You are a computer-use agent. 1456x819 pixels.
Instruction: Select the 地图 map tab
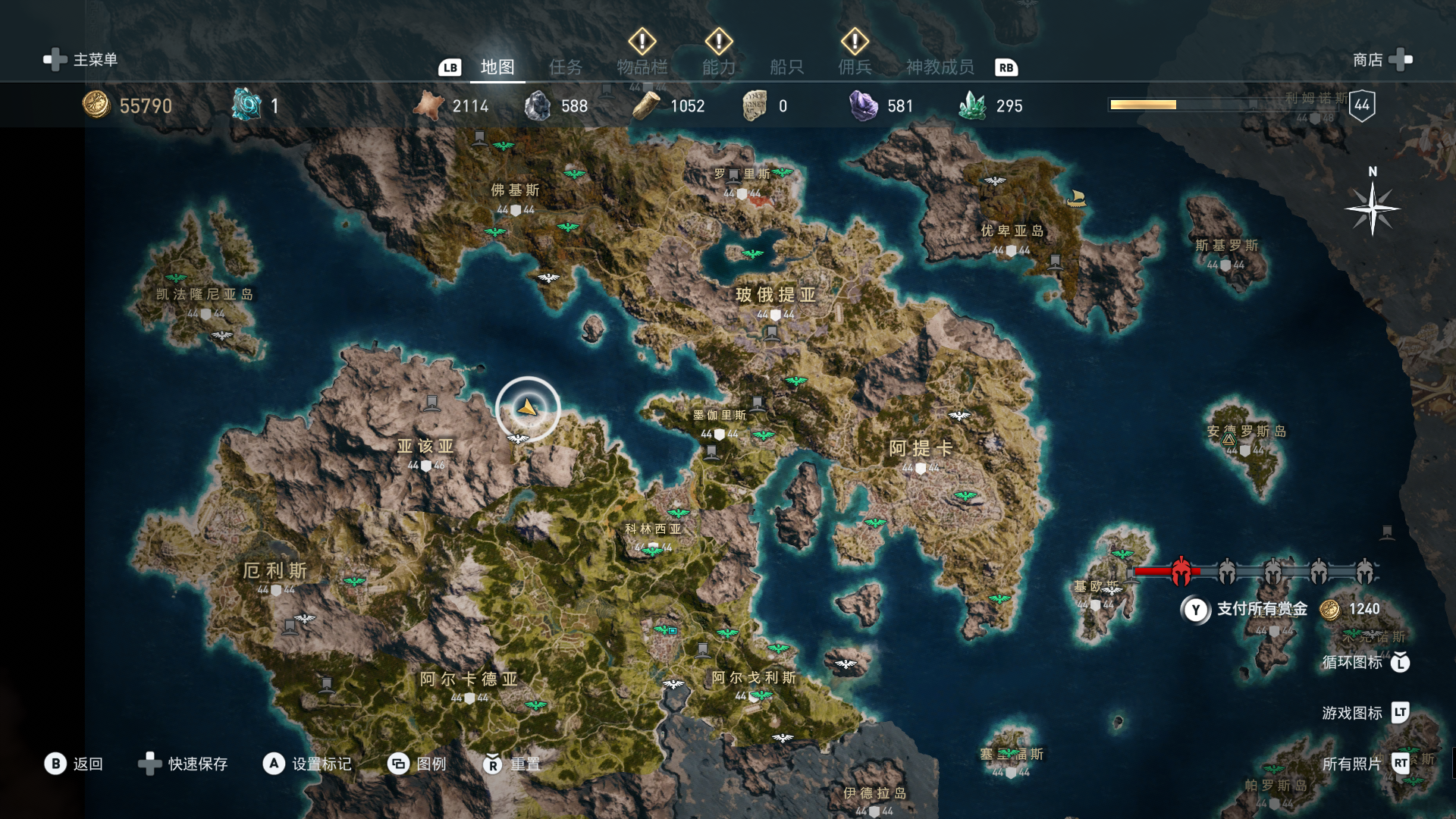[497, 67]
